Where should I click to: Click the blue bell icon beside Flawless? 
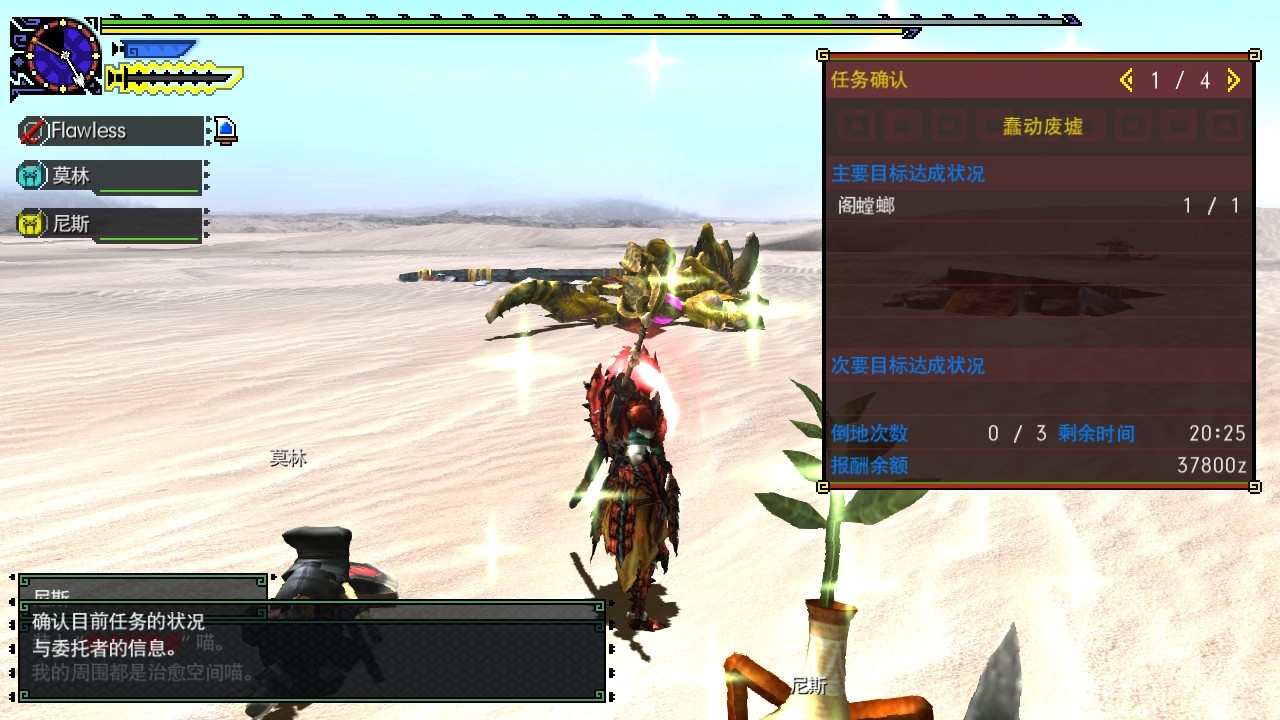[226, 130]
